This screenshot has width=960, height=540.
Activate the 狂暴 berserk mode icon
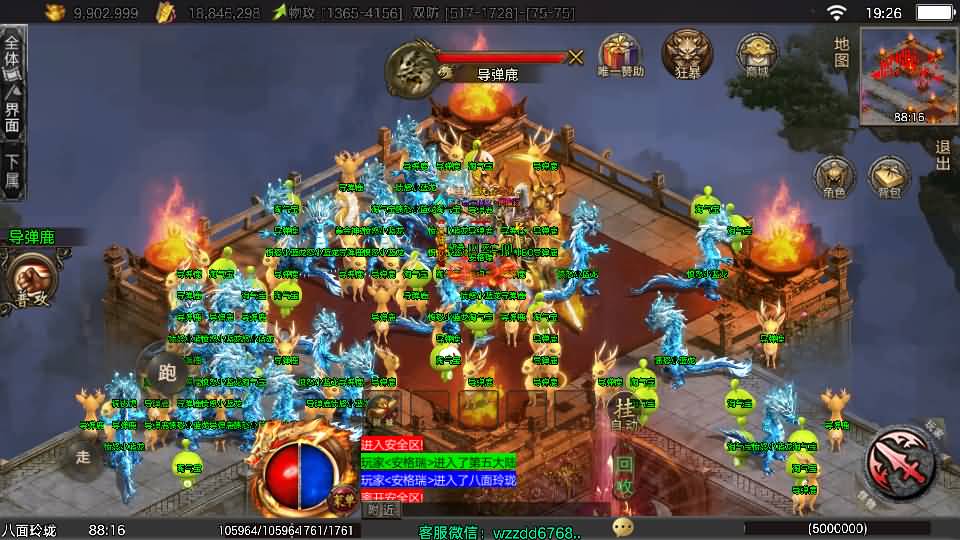click(x=687, y=52)
